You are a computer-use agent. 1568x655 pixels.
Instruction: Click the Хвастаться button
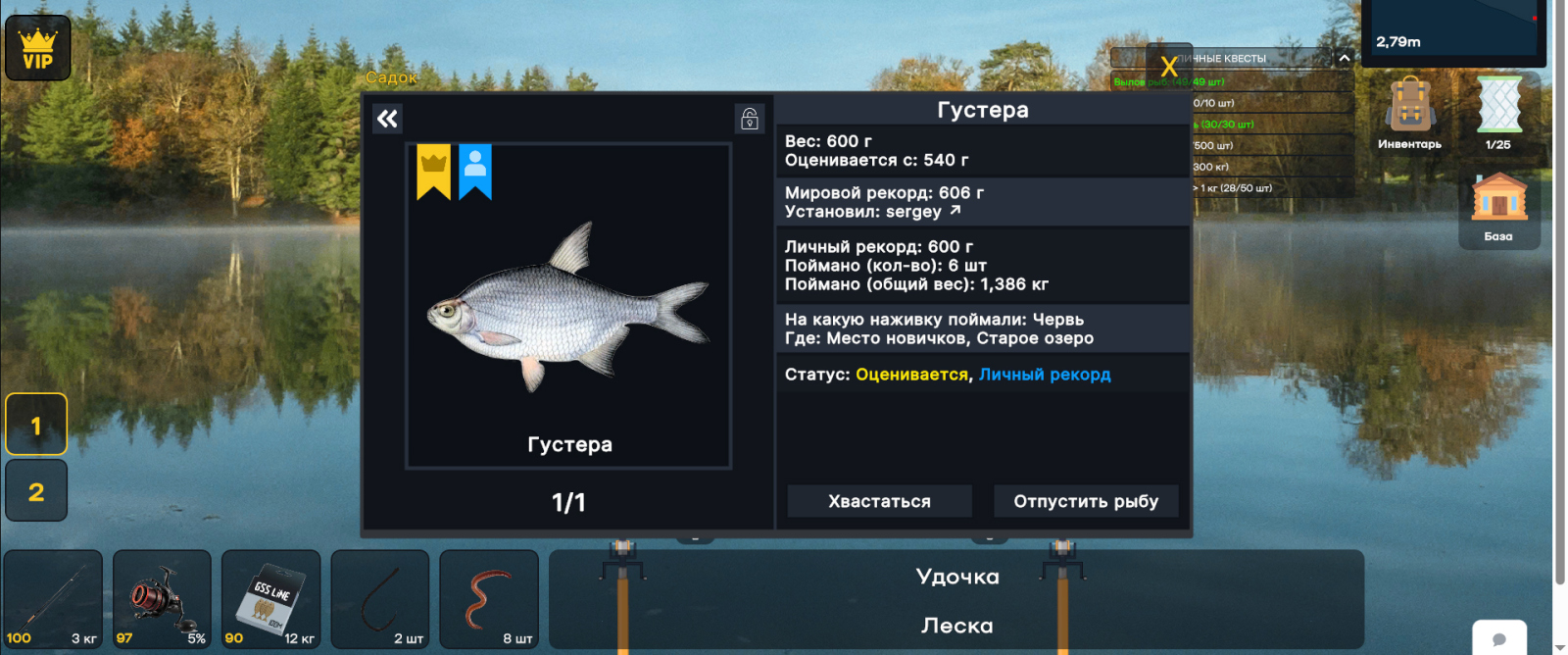[x=879, y=501]
